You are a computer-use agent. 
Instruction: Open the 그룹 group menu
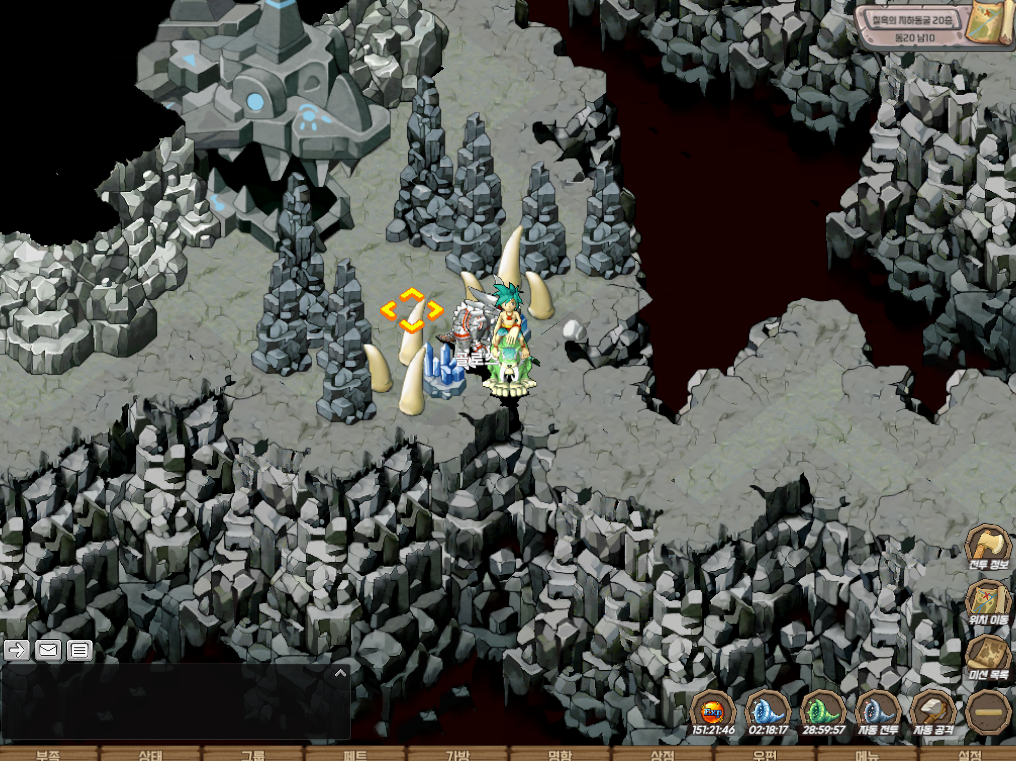pyautogui.click(x=253, y=754)
